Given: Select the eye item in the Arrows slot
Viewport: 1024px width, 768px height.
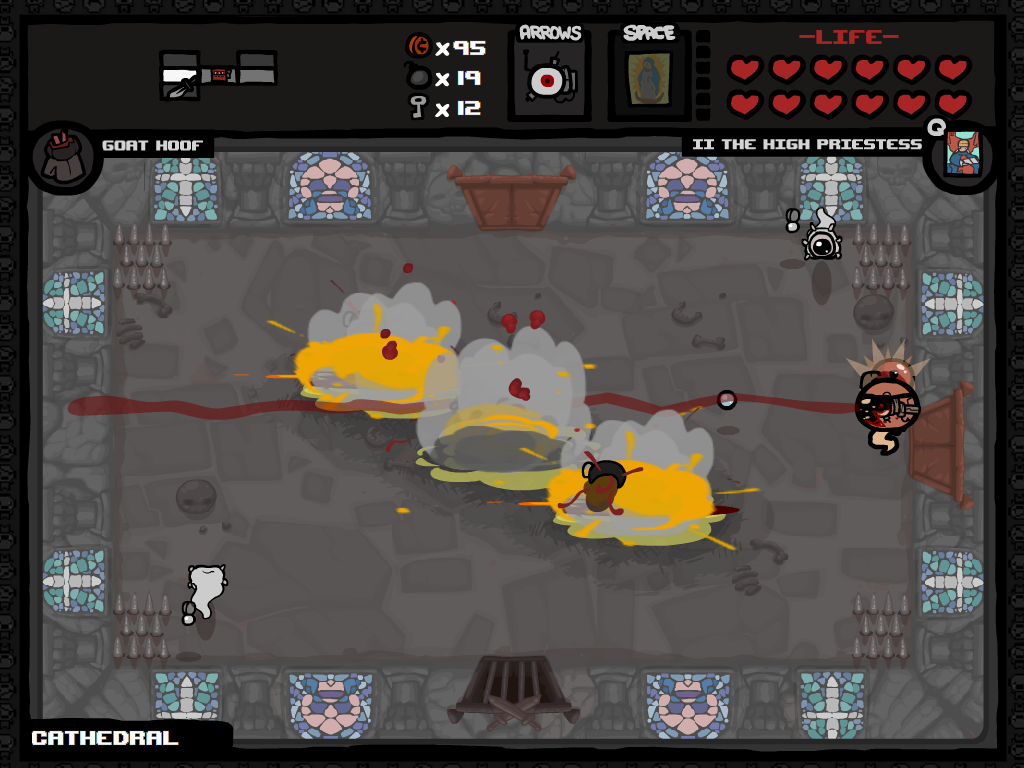Looking at the screenshot, I should point(547,81).
